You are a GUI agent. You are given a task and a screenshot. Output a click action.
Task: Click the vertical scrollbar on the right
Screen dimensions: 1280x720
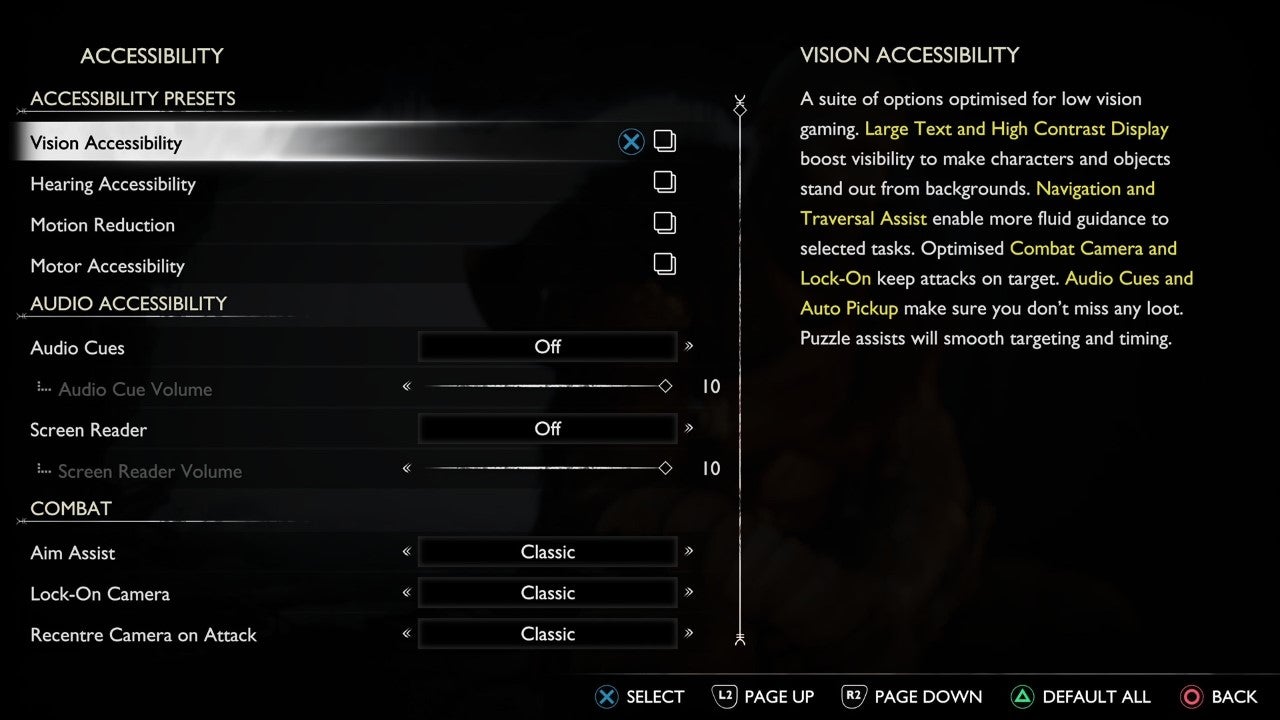point(740,370)
